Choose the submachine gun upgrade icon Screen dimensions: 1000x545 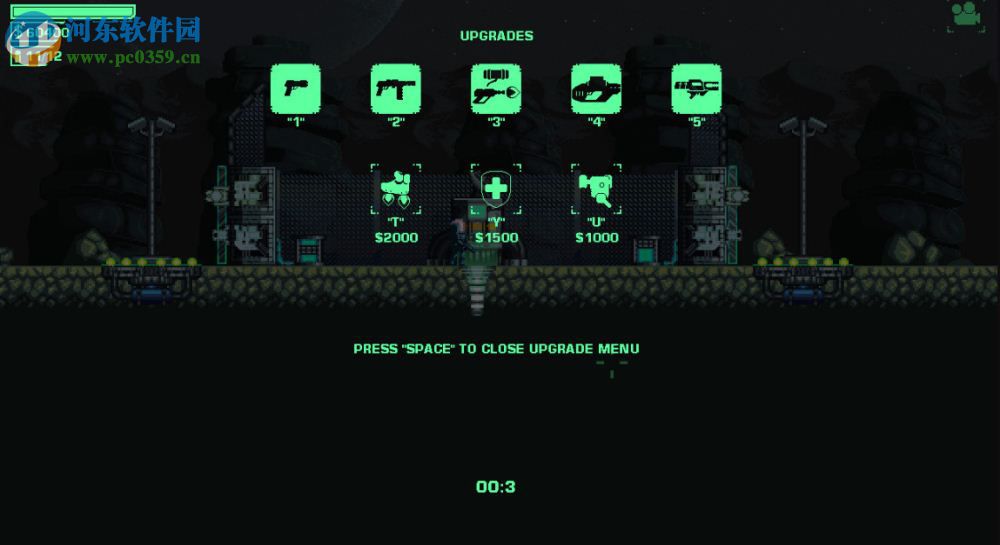point(396,89)
